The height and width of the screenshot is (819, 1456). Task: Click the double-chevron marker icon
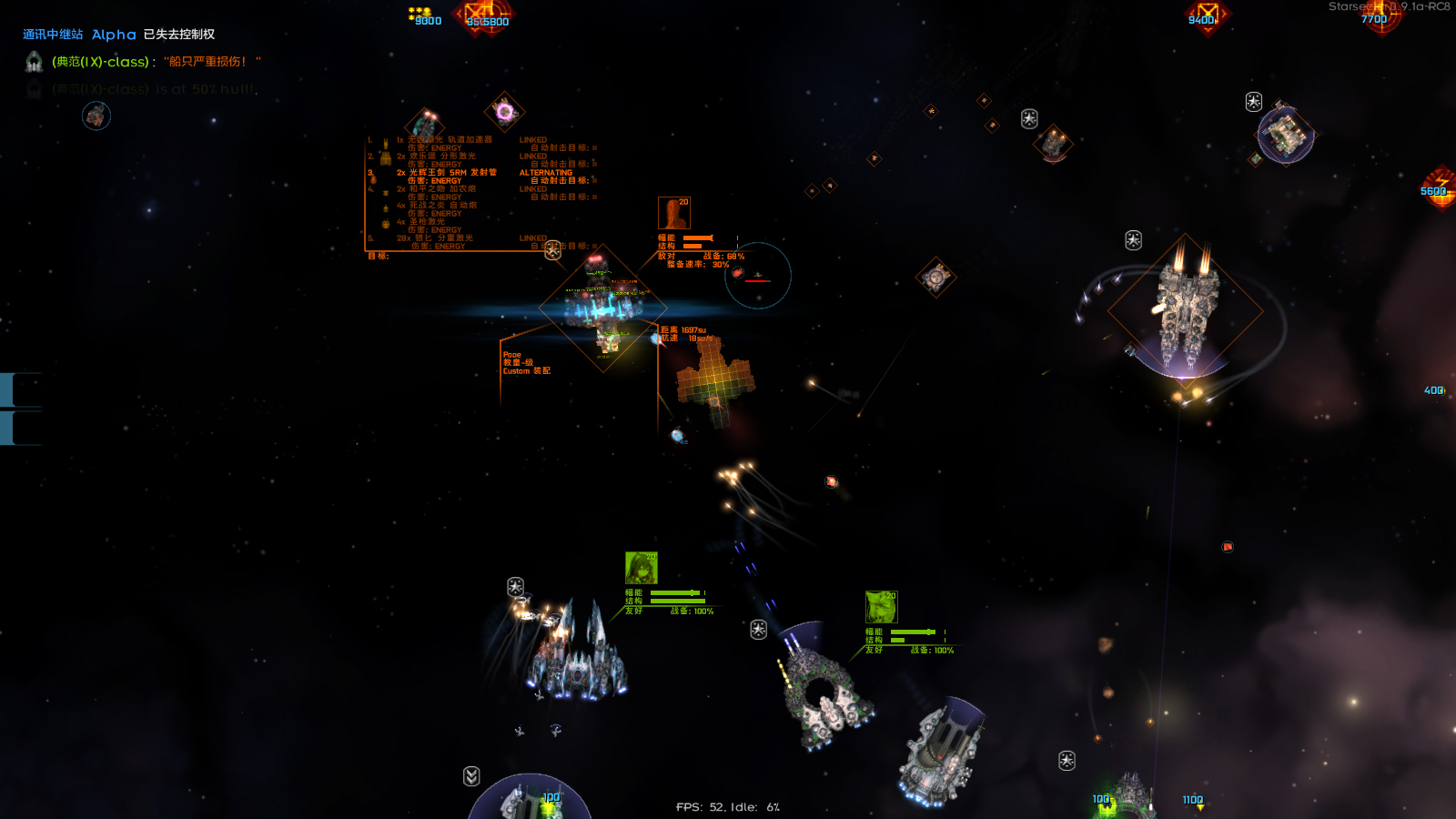pos(471,776)
